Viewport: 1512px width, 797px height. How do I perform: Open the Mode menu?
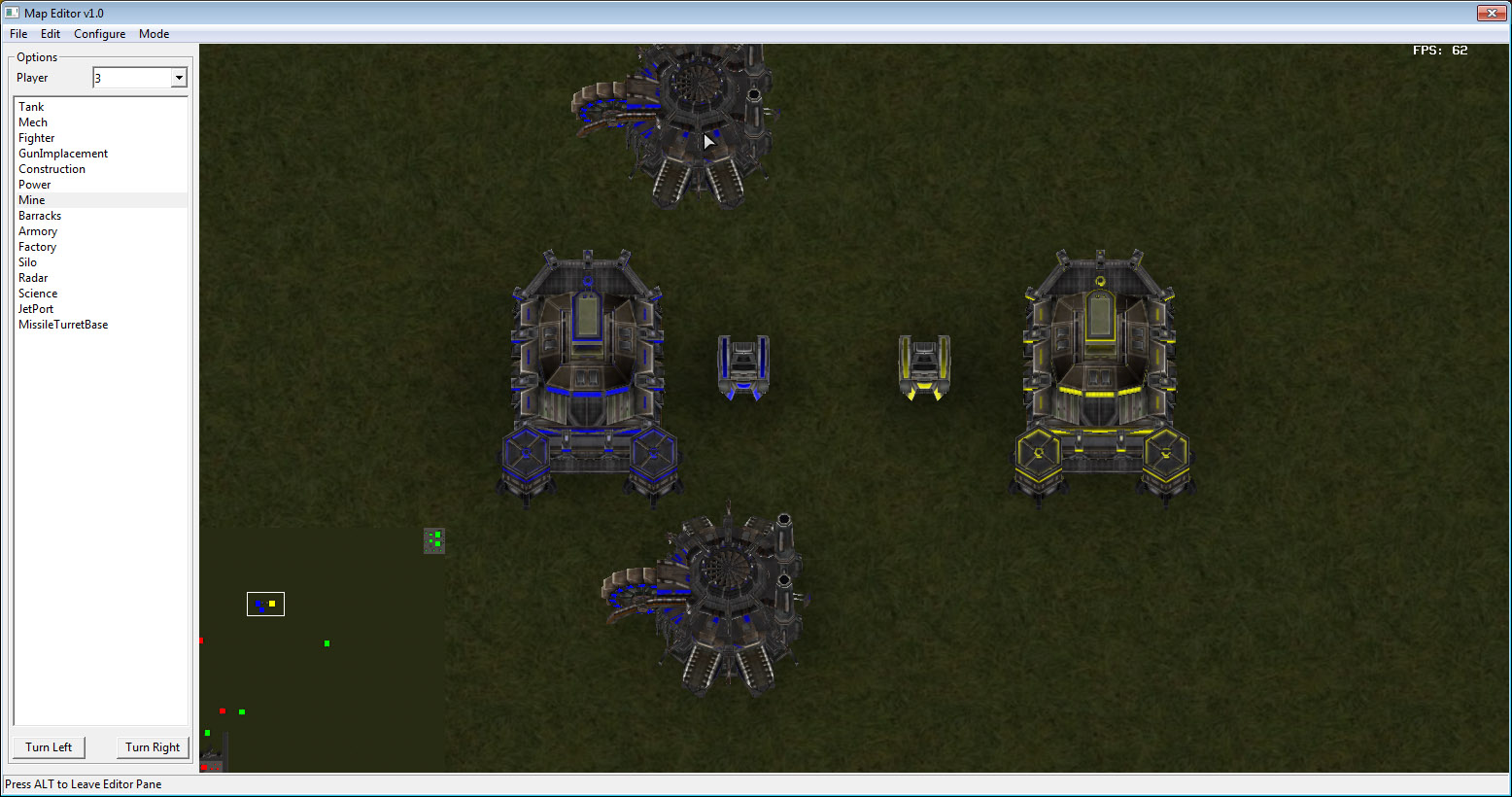(154, 33)
